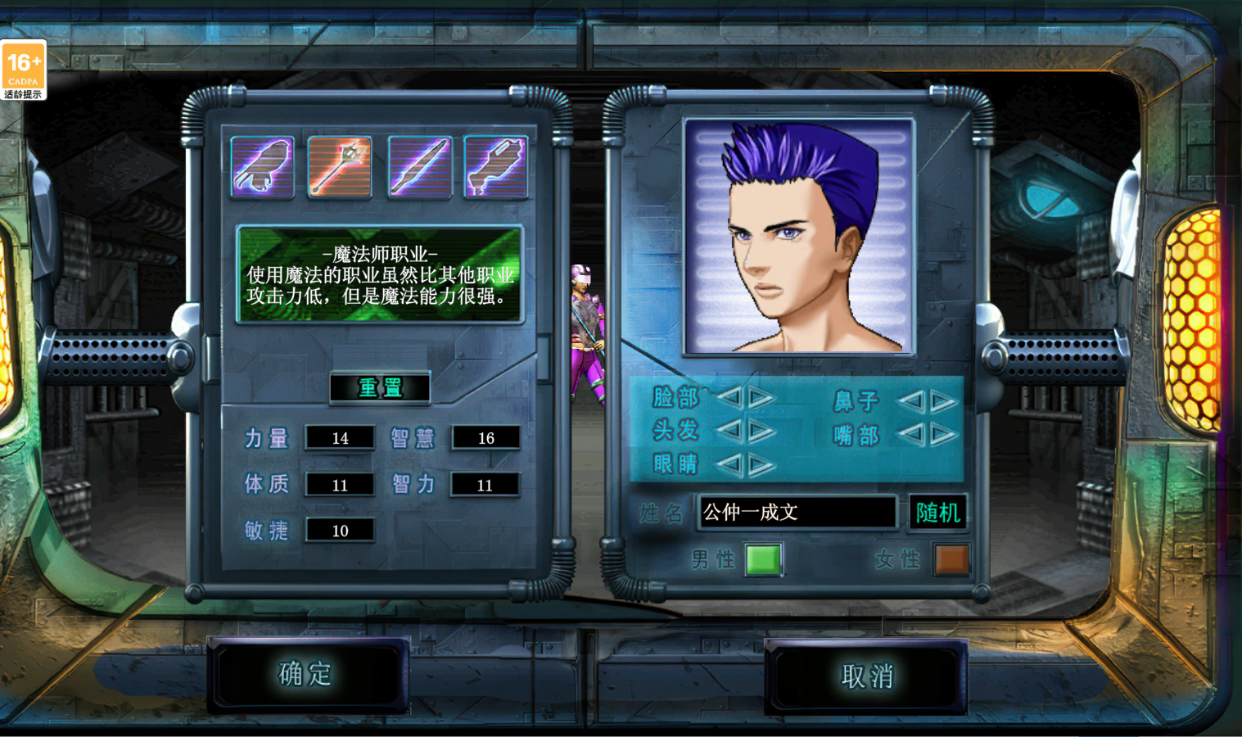Choose the orange 女性 female box
The image size is (1242, 737).
pyautogui.click(x=952, y=560)
